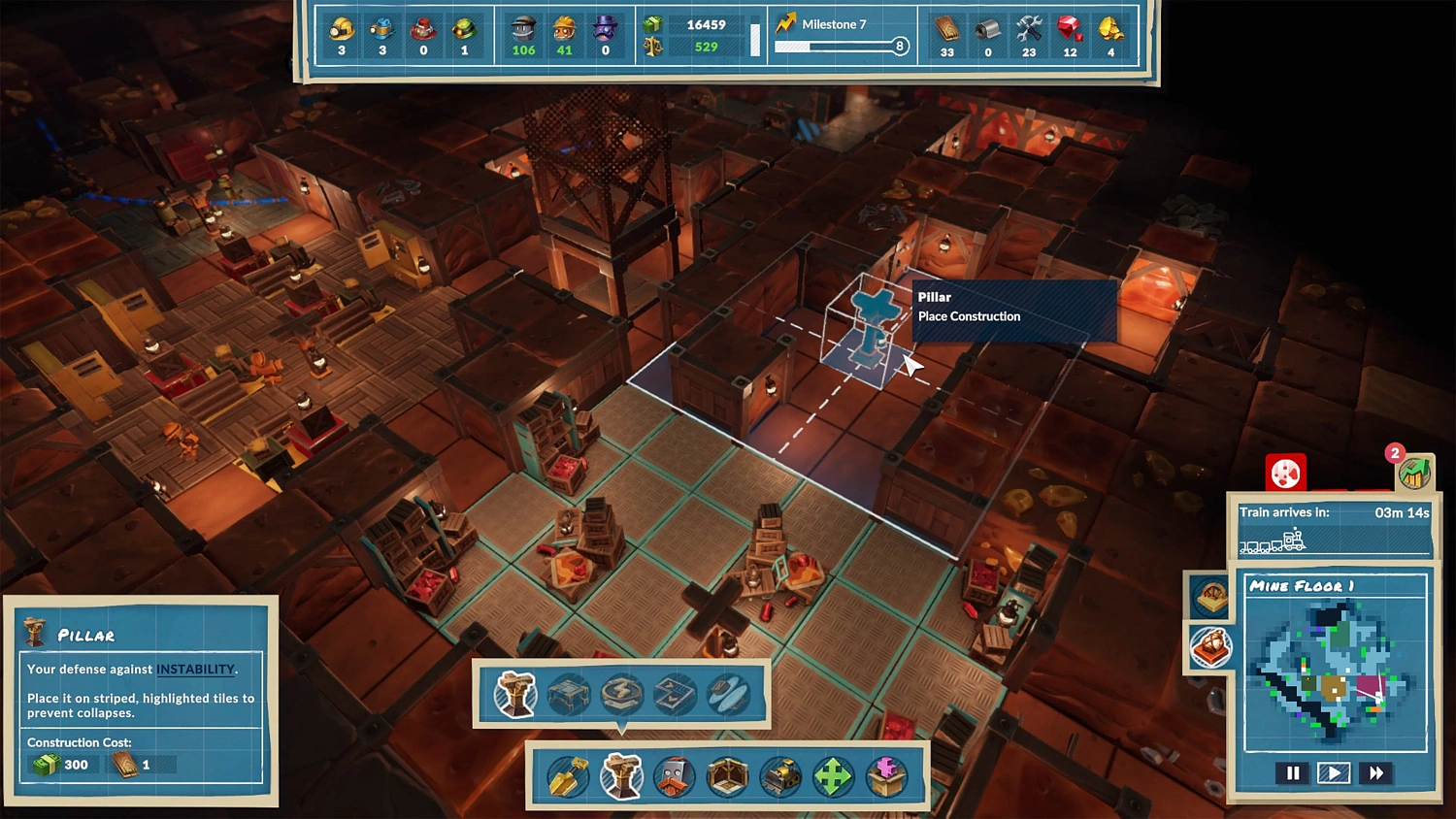The height and width of the screenshot is (819, 1456).
Task: Switch to the upper mine floor tab
Action: pyautogui.click(x=1210, y=597)
